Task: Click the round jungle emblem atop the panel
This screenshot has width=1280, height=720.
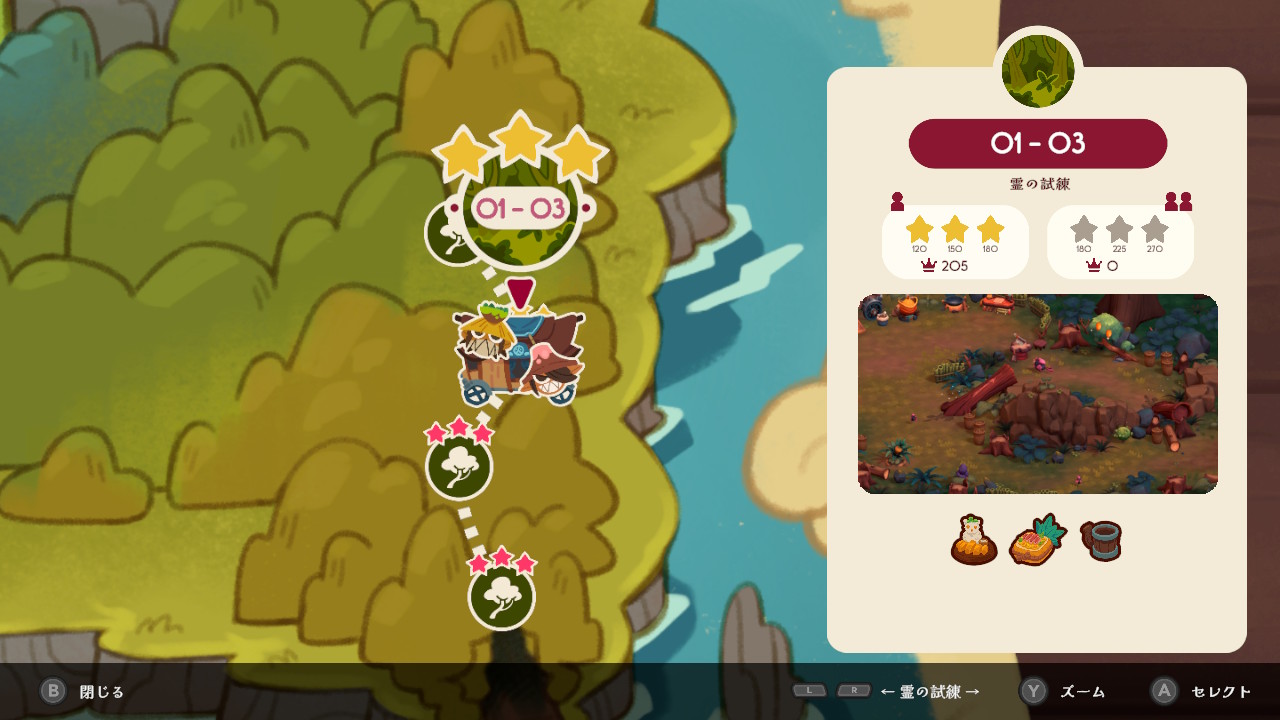Action: [1037, 72]
